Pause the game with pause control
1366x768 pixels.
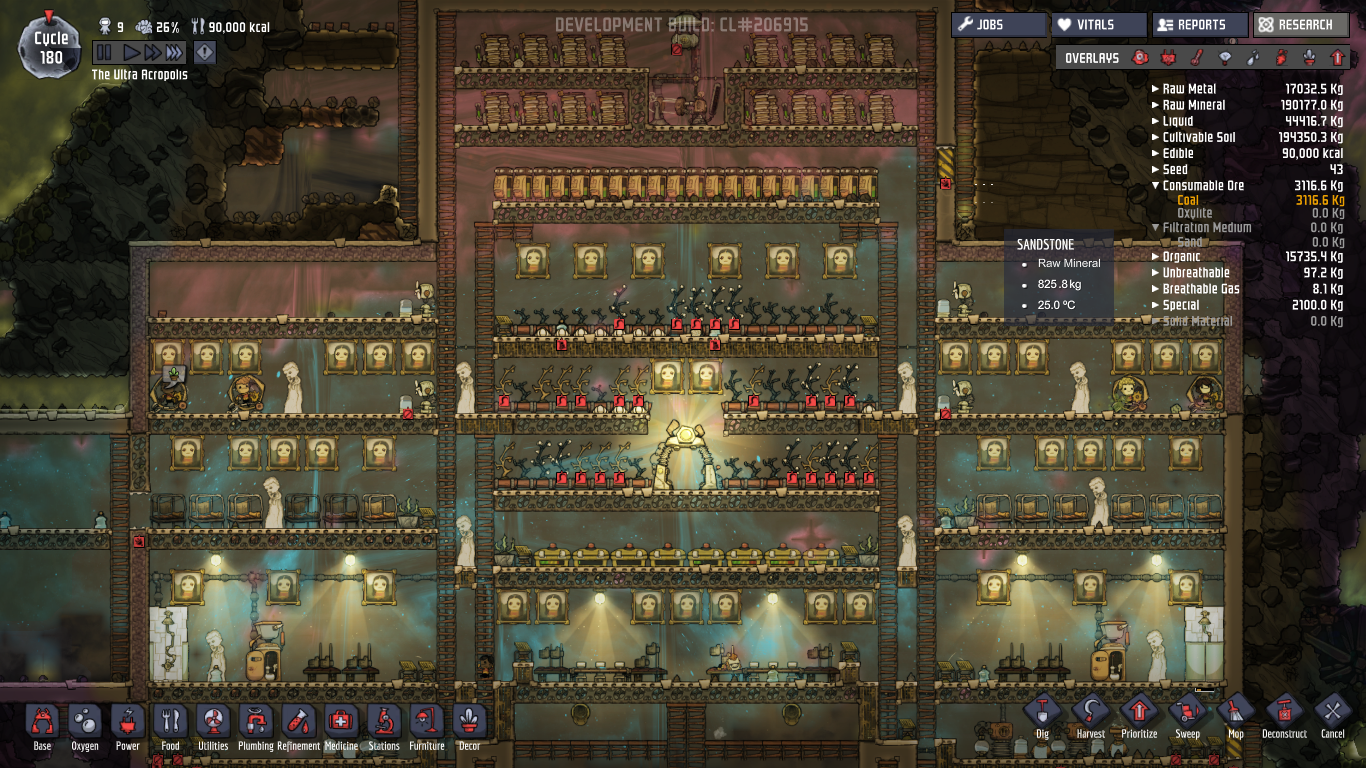104,53
